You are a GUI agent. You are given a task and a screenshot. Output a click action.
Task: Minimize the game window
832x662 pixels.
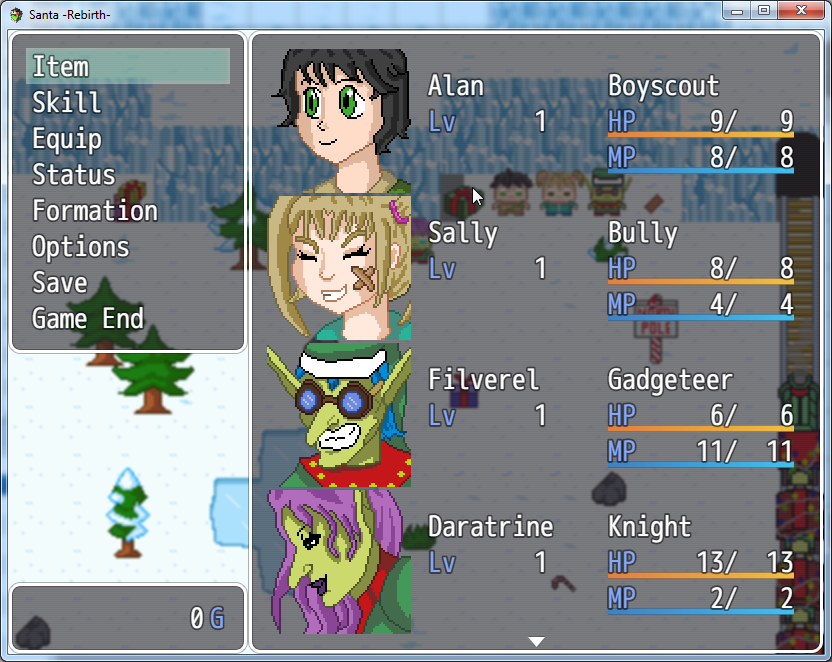tap(737, 11)
